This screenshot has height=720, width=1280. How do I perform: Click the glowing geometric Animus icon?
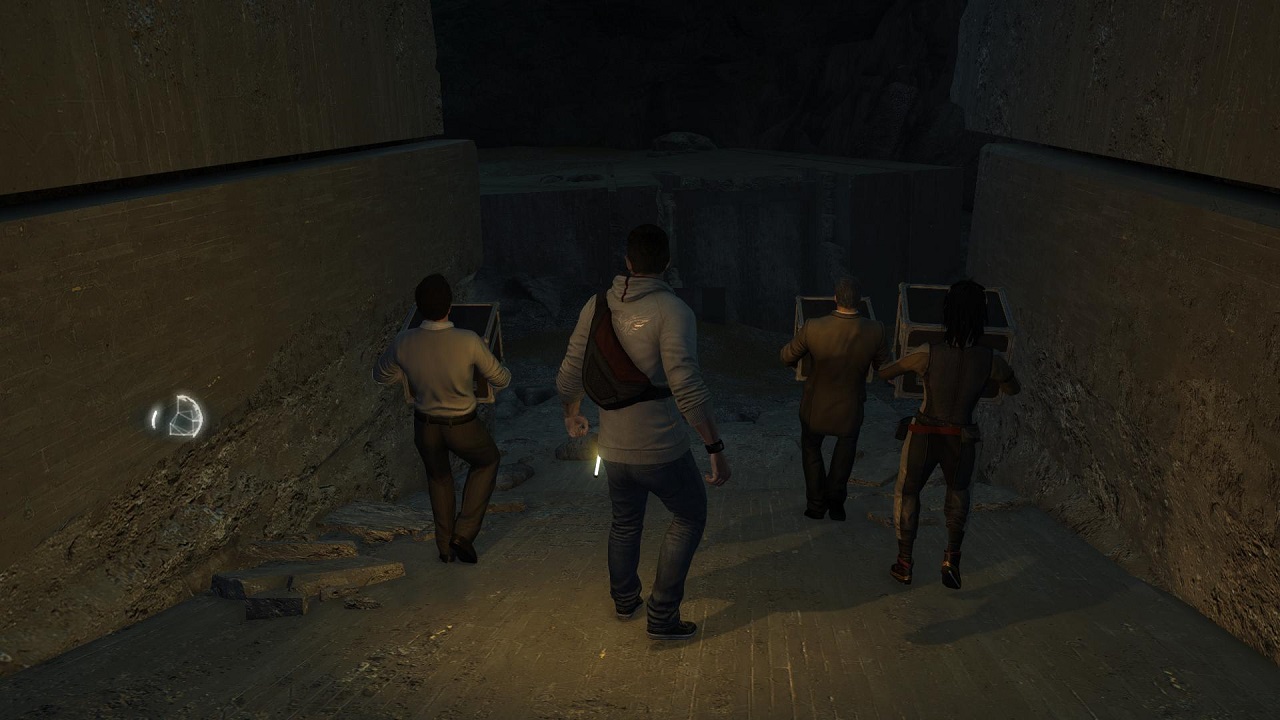pyautogui.click(x=183, y=416)
